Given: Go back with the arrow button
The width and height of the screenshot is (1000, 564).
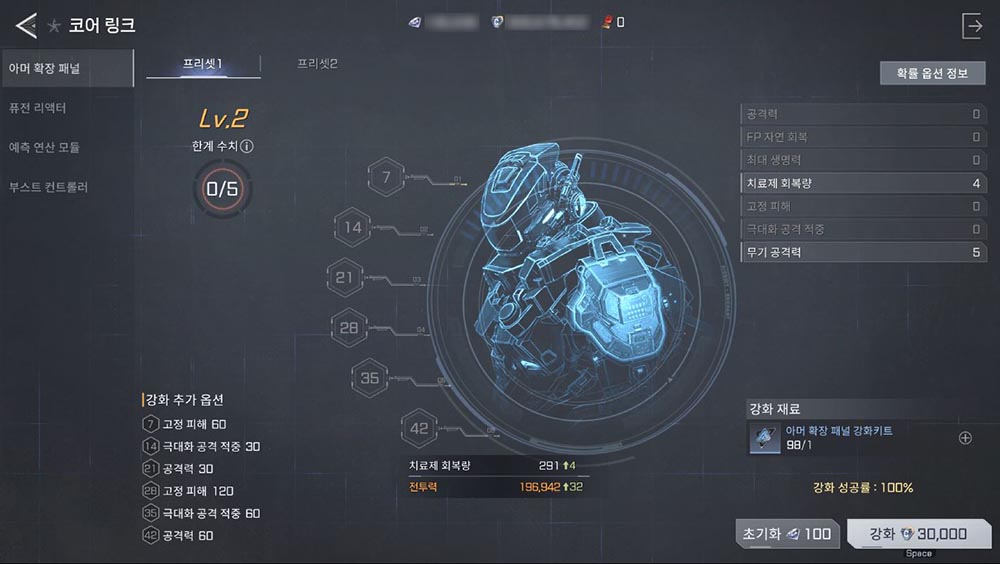Looking at the screenshot, I should [26, 23].
